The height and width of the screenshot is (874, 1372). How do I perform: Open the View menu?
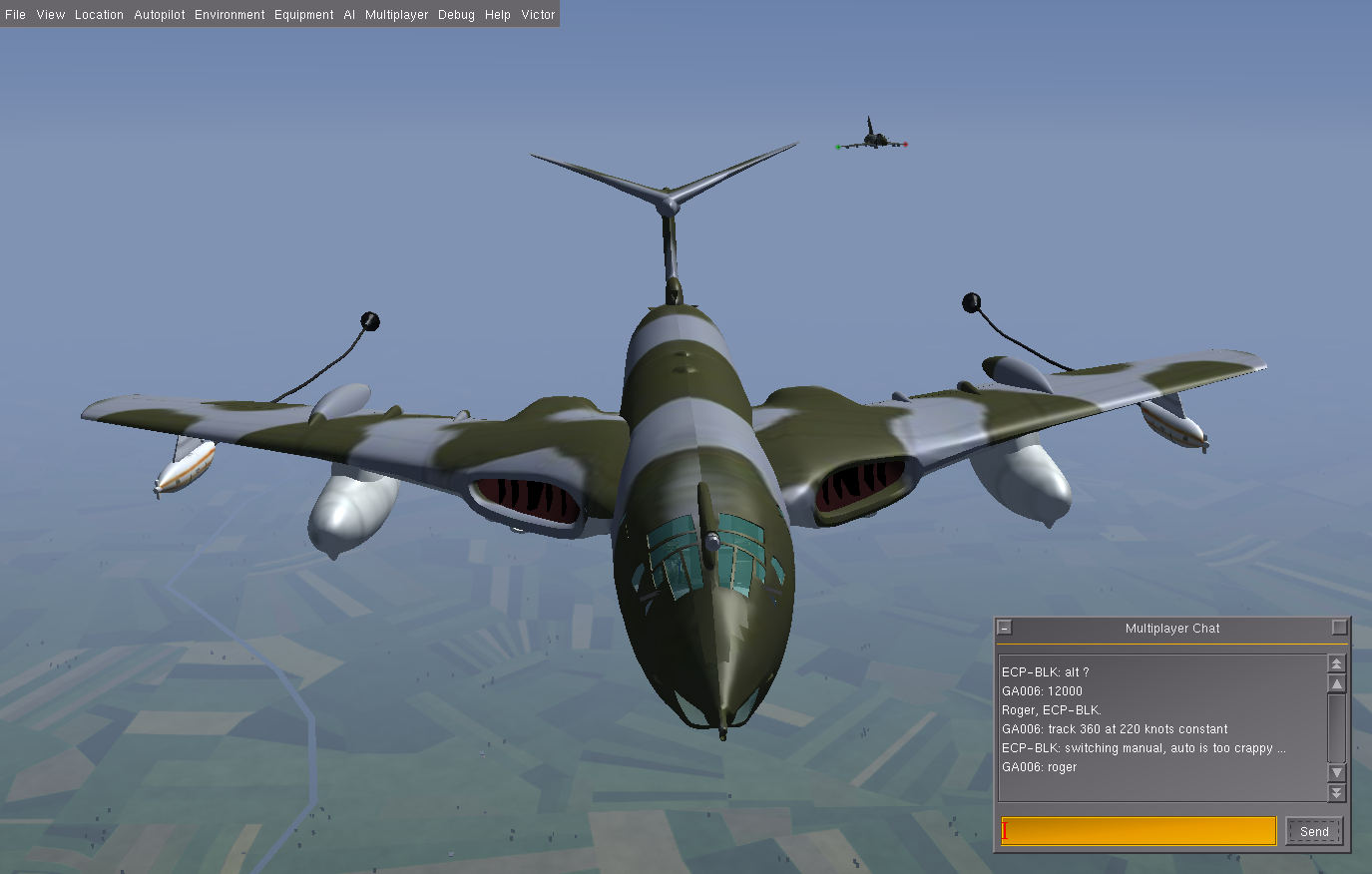pyautogui.click(x=50, y=15)
